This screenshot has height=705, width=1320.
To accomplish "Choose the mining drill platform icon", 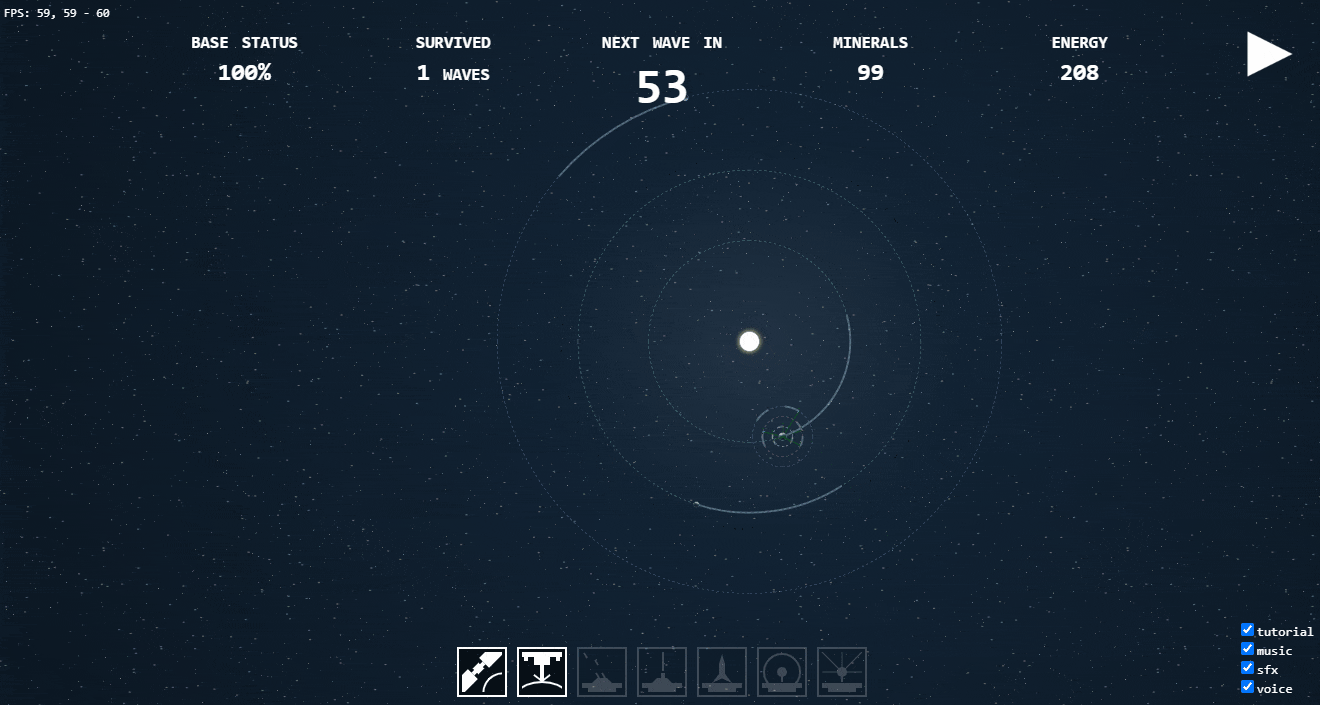I will [542, 672].
